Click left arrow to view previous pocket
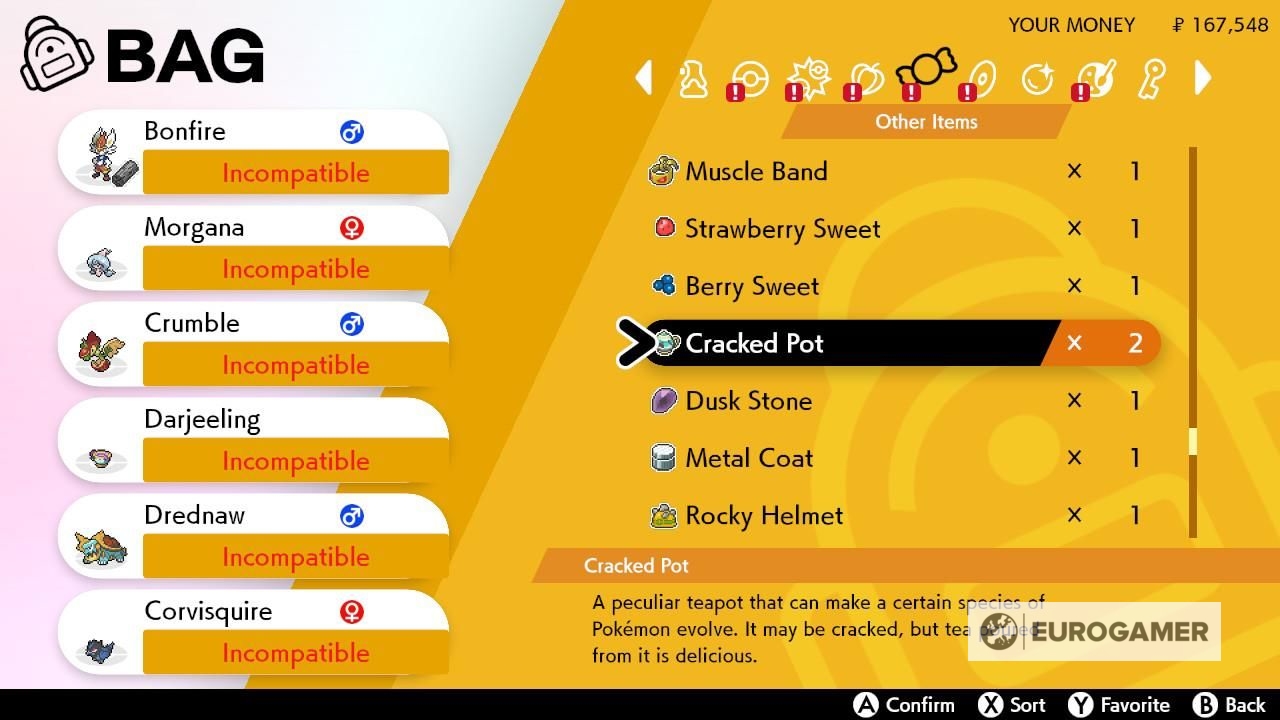Image resolution: width=1280 pixels, height=720 pixels. coord(643,78)
